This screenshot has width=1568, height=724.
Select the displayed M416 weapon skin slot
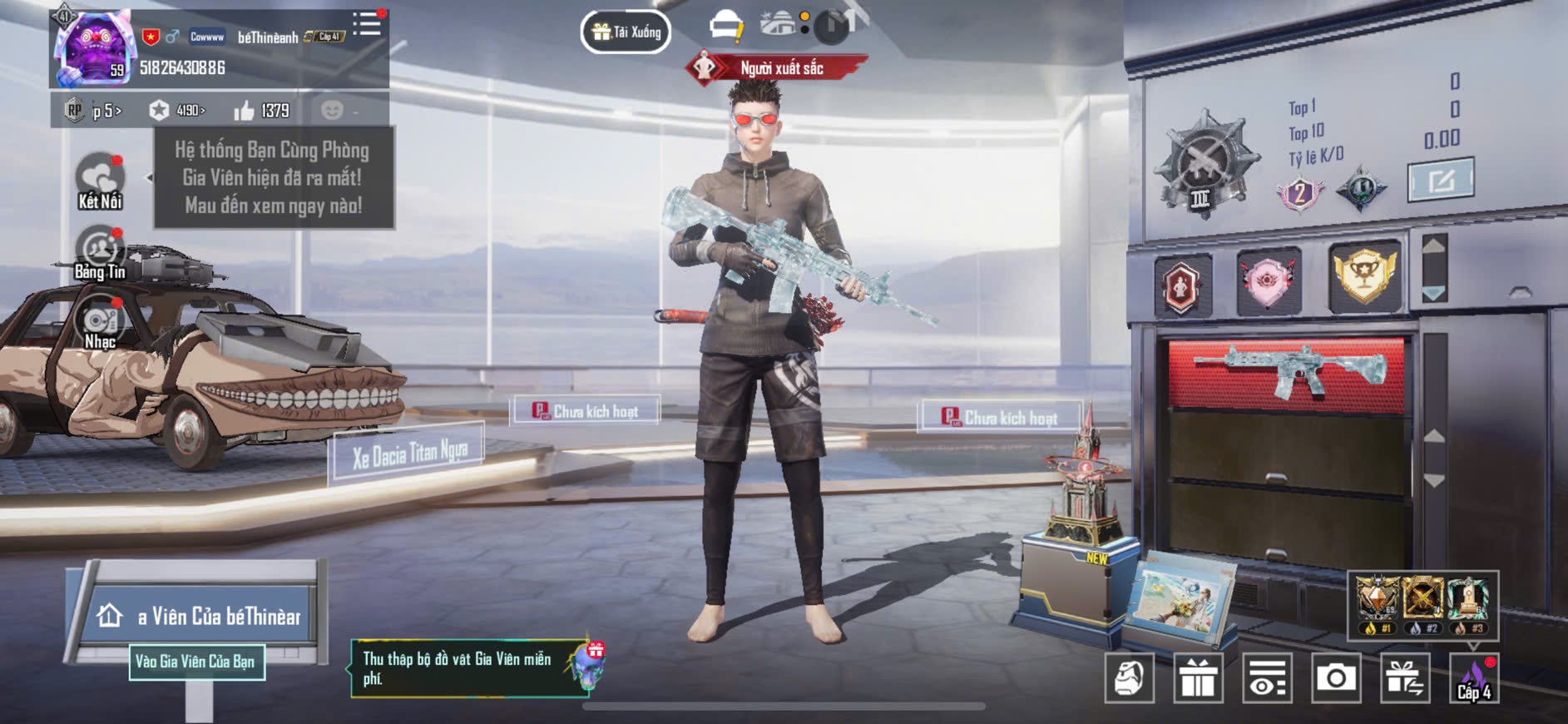1287,374
